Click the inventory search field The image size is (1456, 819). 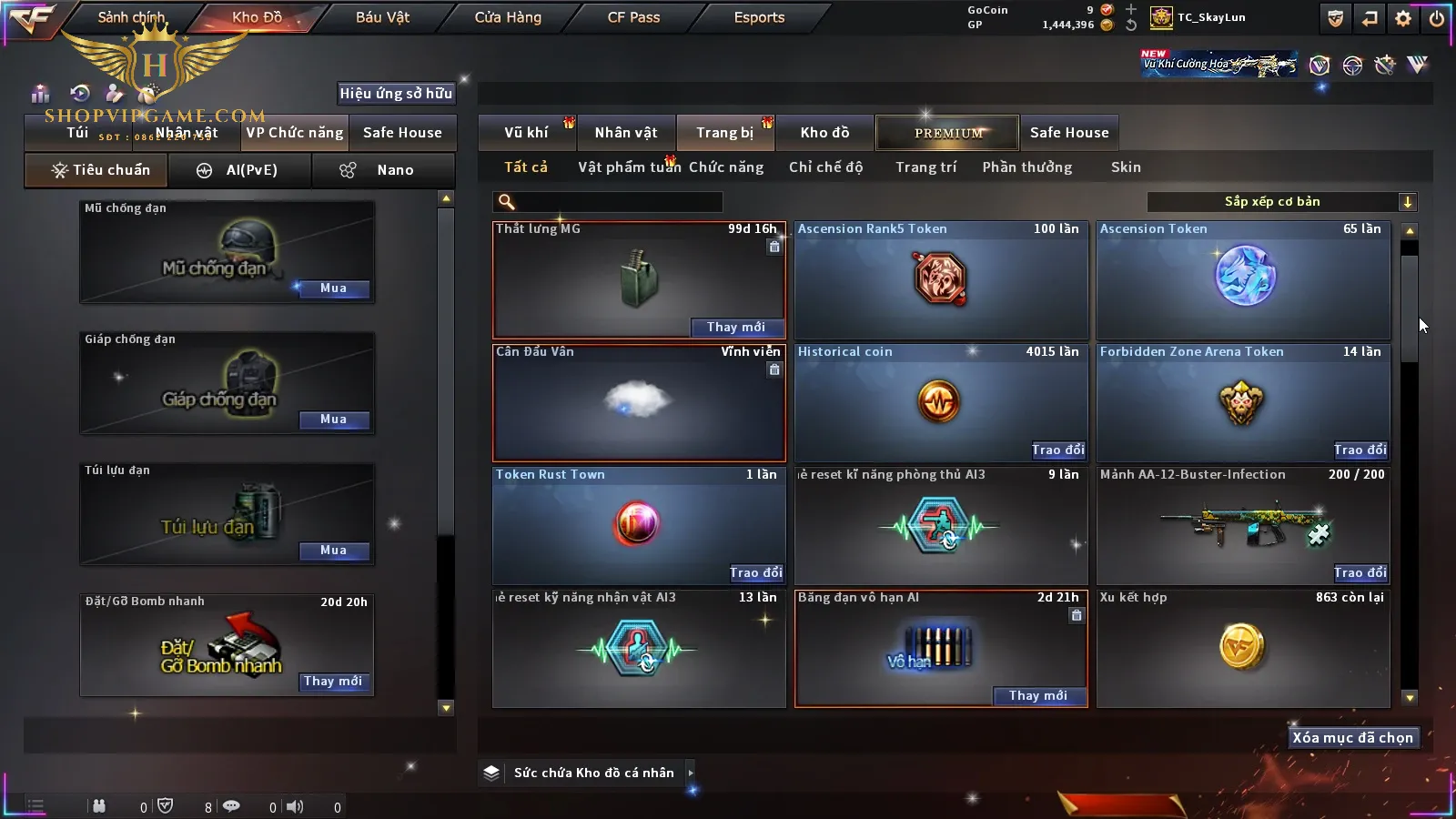coord(610,202)
